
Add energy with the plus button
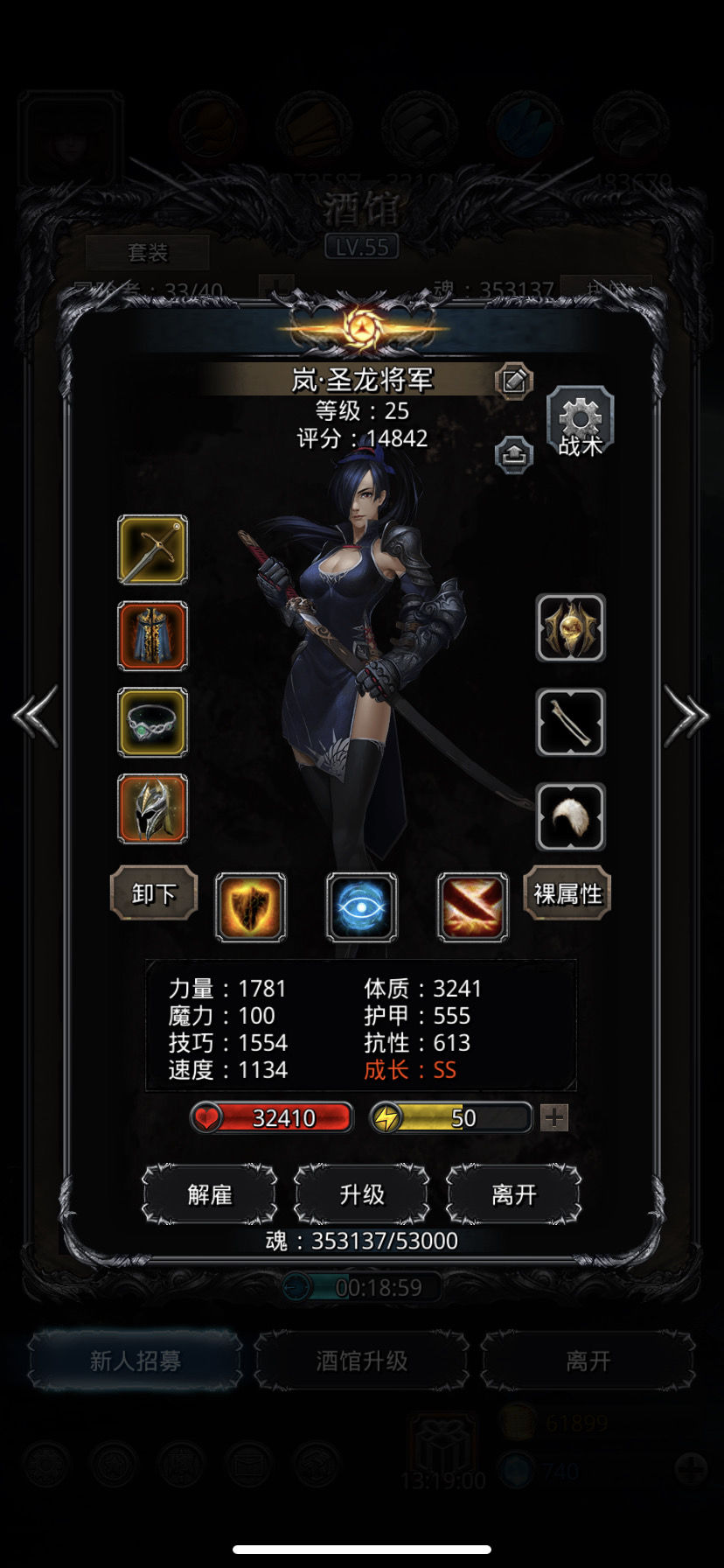(x=554, y=1117)
